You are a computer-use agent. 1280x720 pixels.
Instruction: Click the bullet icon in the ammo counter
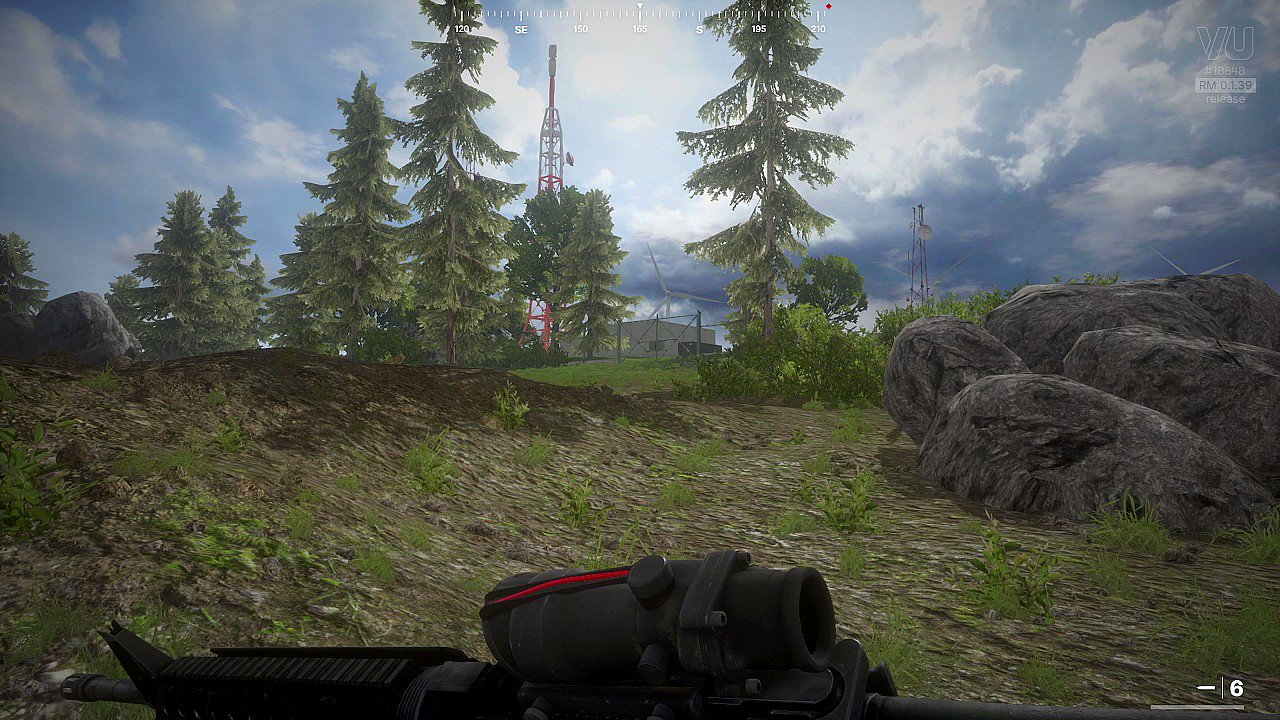(1206, 687)
